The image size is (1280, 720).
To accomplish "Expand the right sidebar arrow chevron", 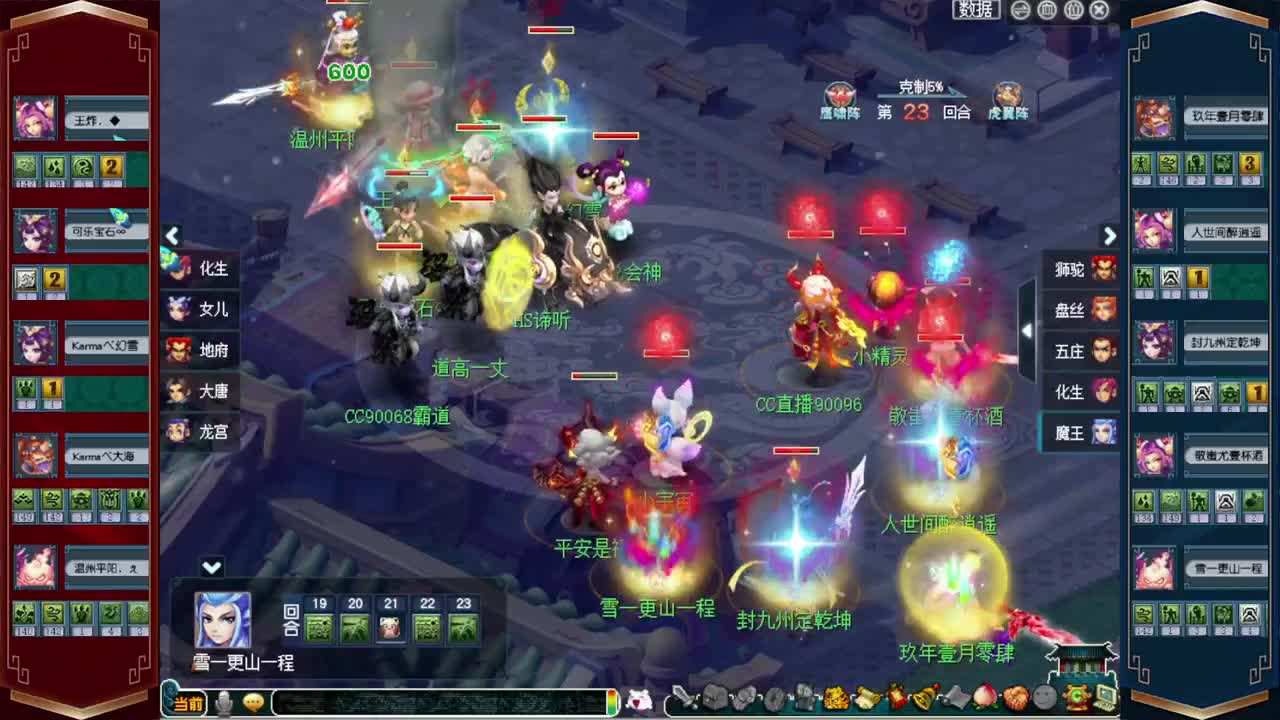I will point(1110,235).
